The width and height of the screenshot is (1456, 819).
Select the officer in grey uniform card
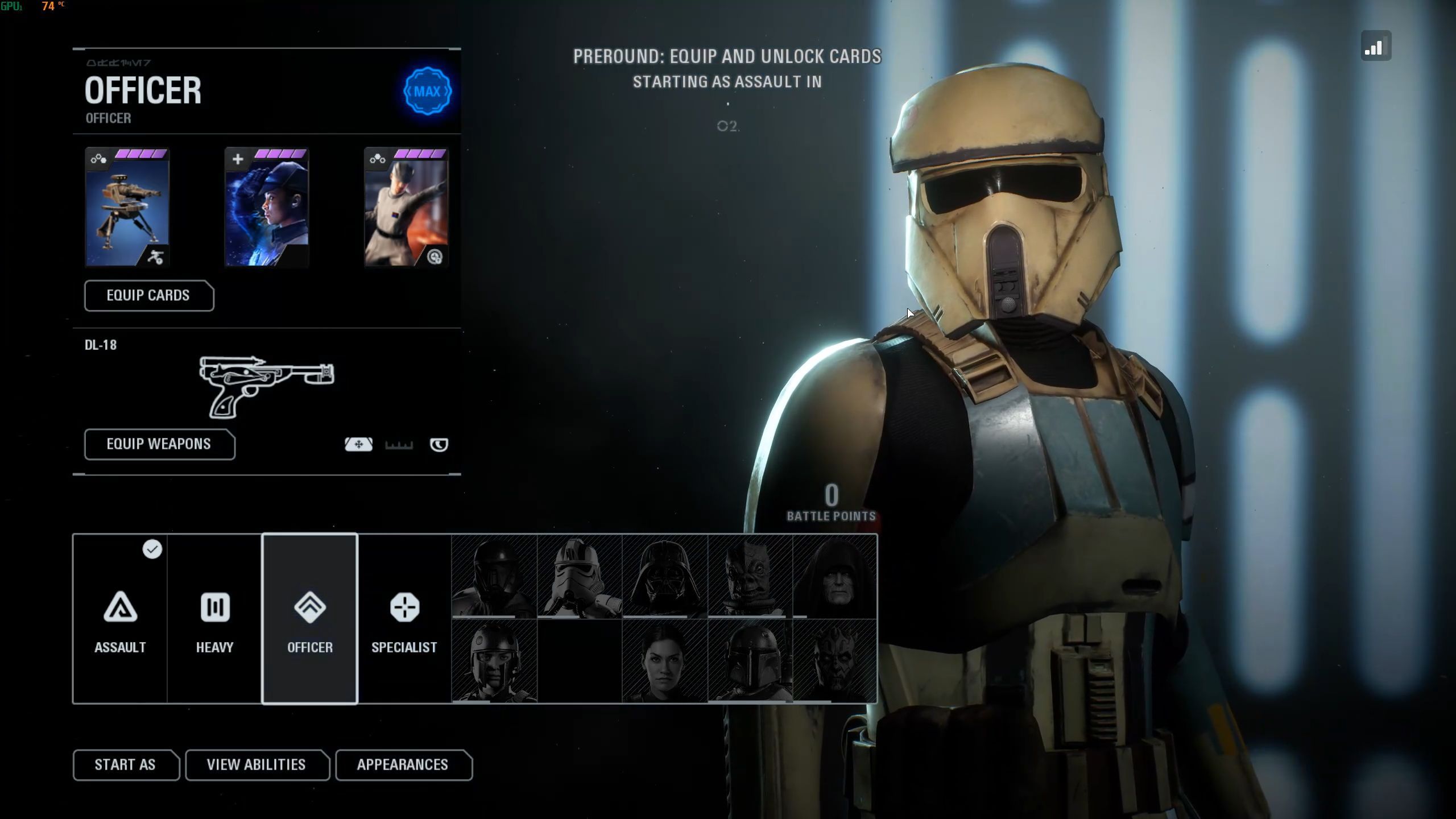(x=406, y=208)
